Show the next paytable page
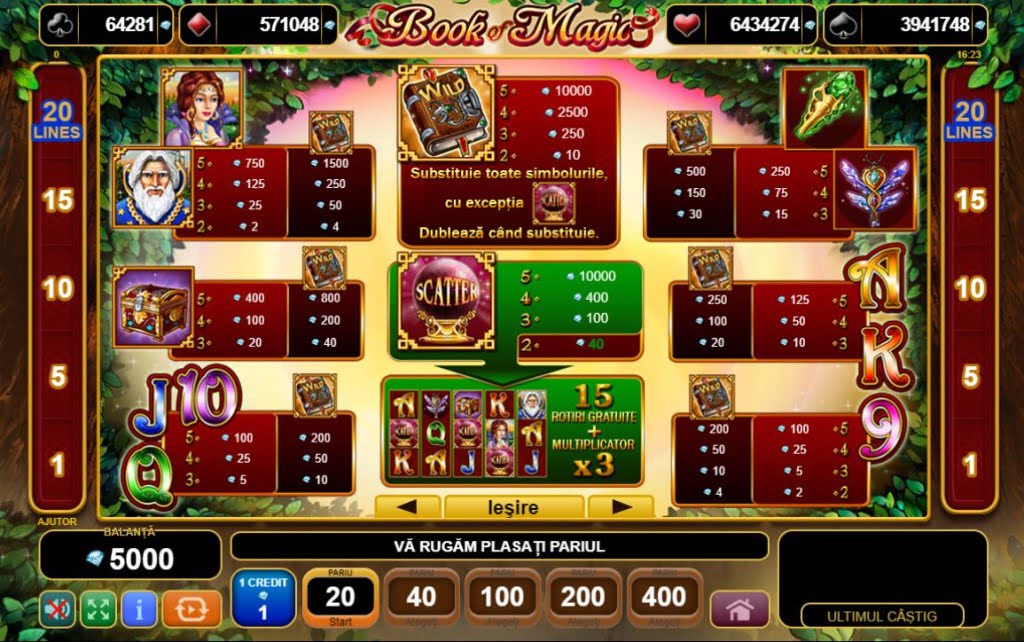This screenshot has height=642, width=1024. (620, 507)
